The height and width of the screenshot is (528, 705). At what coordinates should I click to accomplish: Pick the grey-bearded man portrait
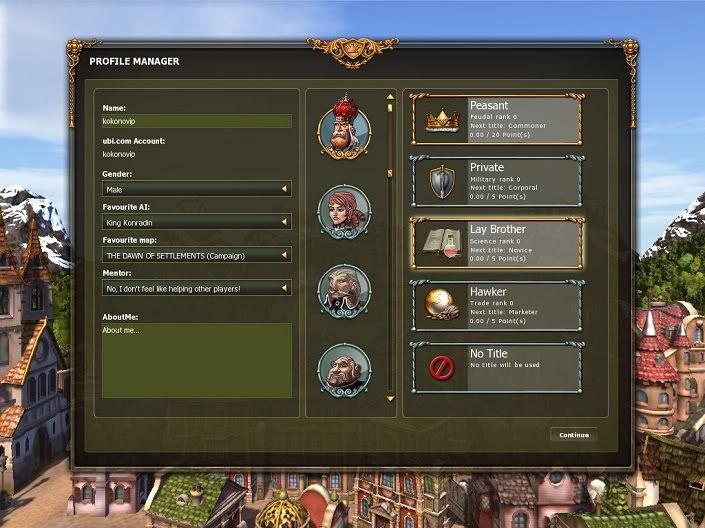click(344, 291)
